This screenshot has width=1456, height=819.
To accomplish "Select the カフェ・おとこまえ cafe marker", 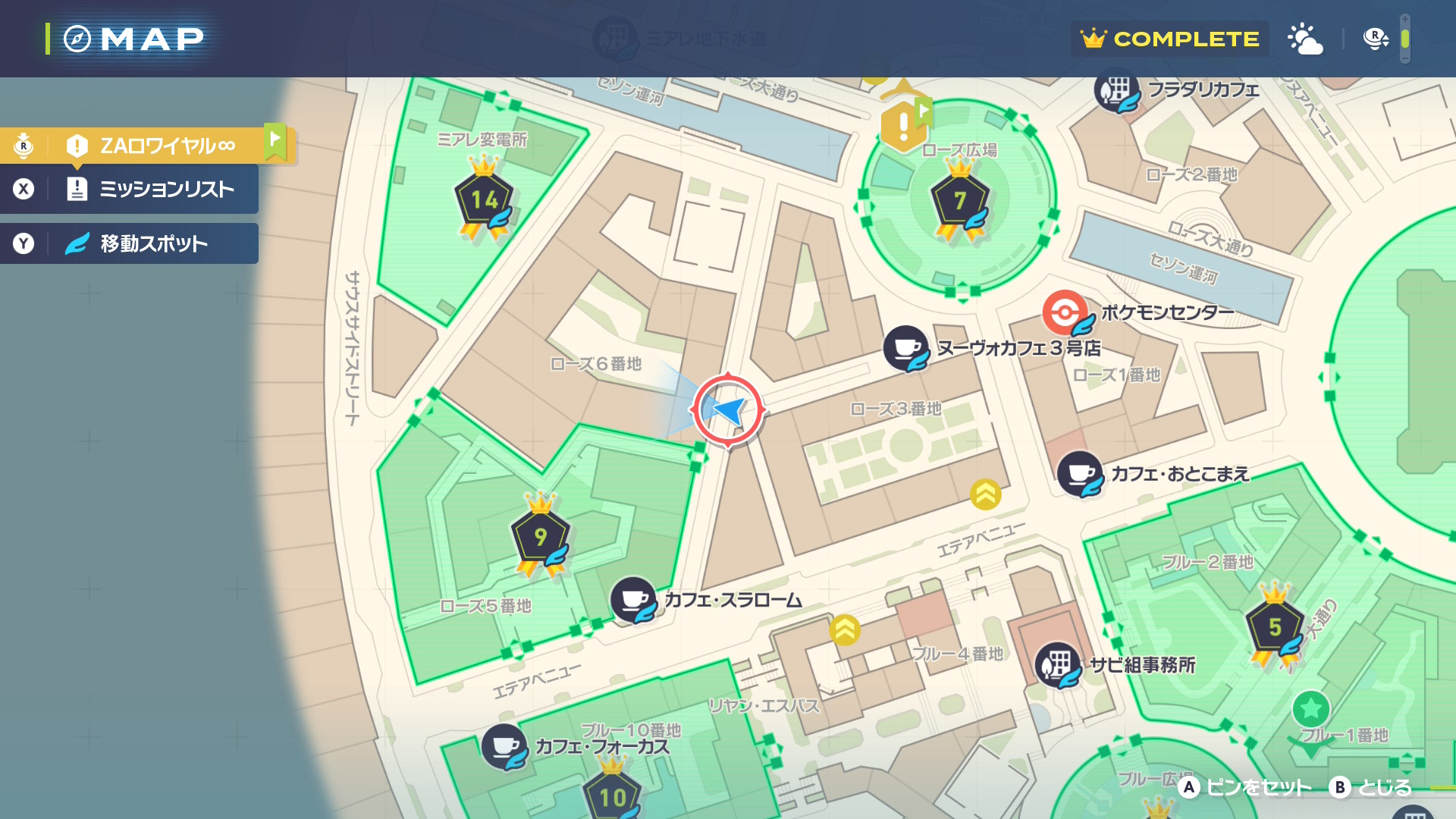I will (1079, 473).
